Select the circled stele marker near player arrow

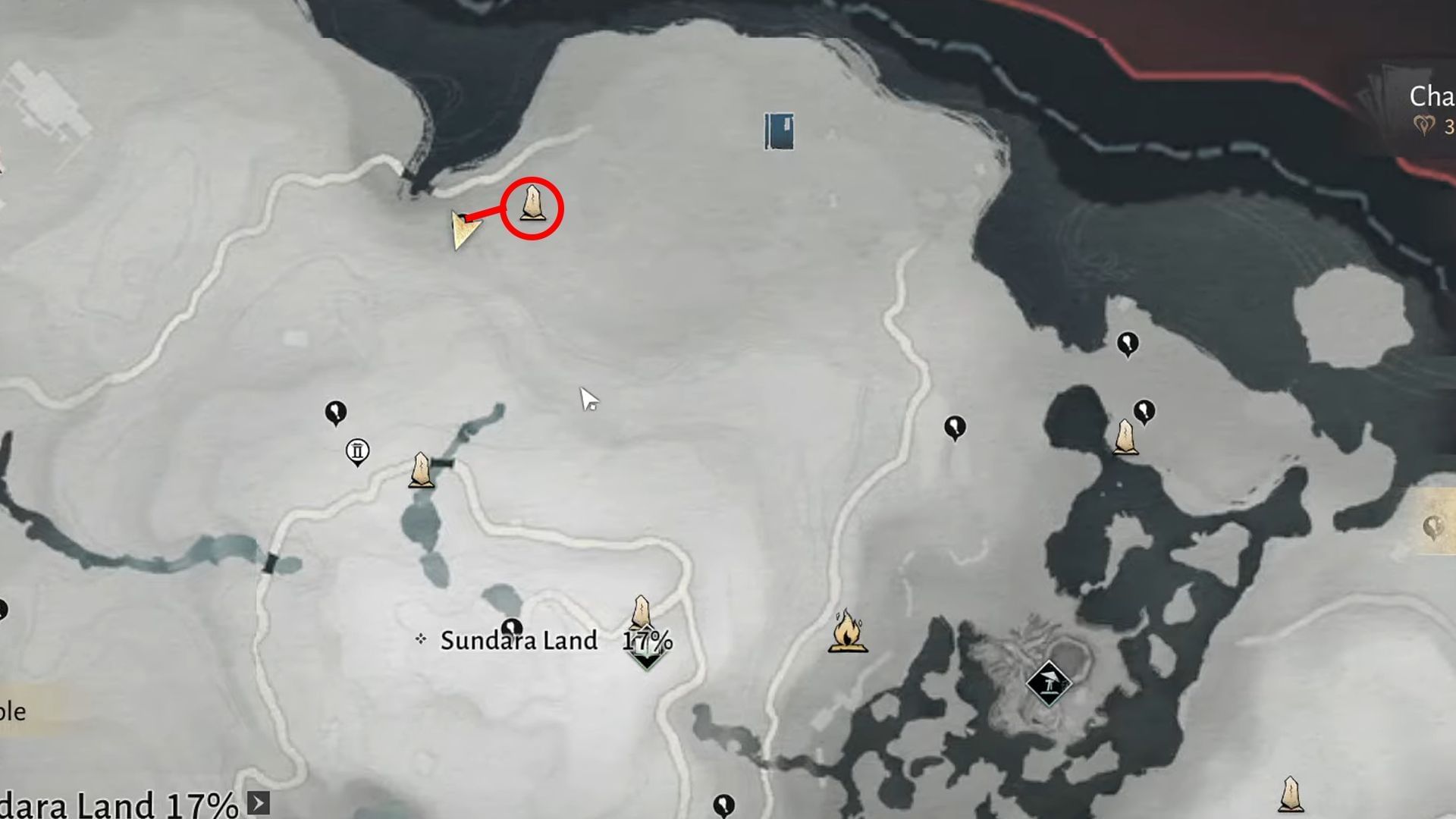pos(533,205)
